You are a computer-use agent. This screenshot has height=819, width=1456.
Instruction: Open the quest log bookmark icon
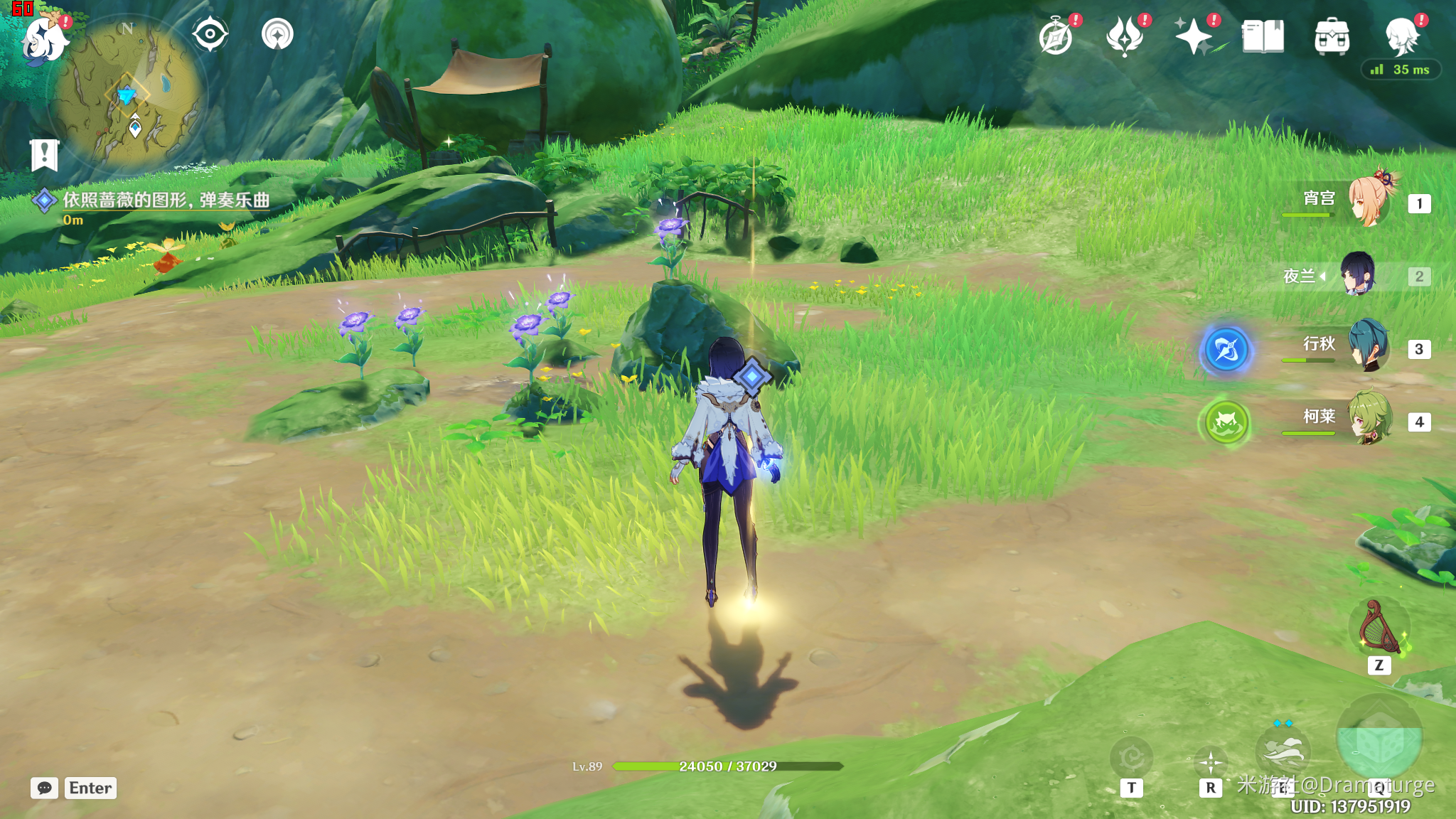(x=44, y=154)
